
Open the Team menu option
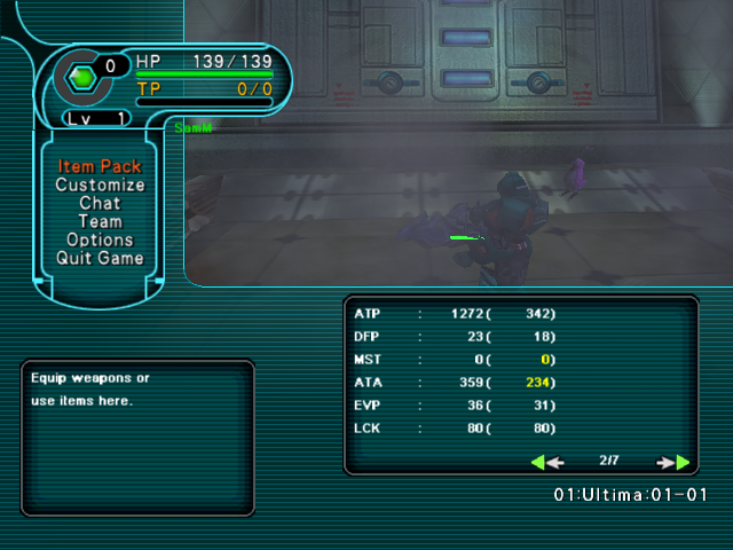100,222
